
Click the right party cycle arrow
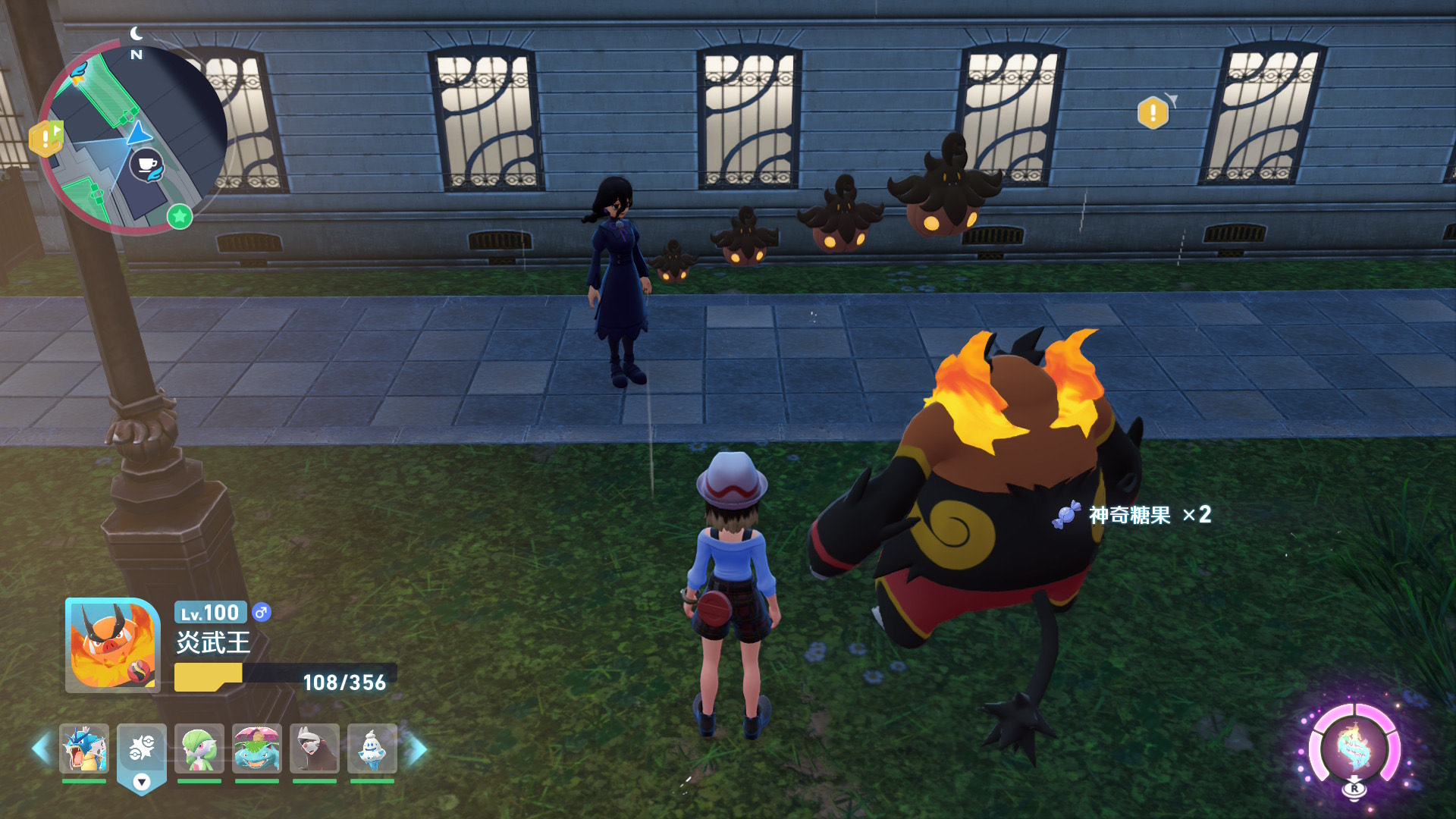click(x=417, y=749)
